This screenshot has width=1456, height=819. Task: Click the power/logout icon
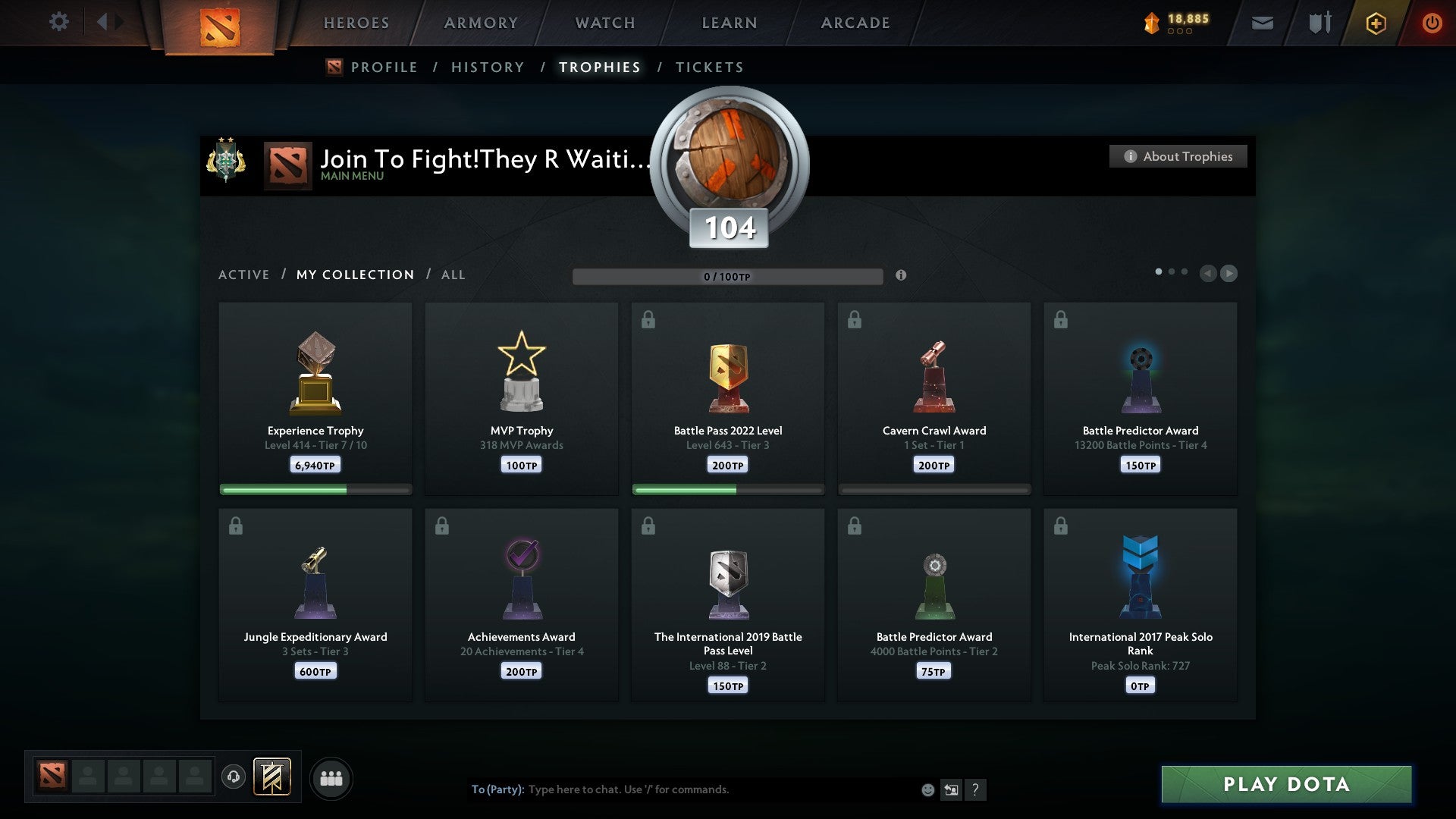pos(1432,23)
